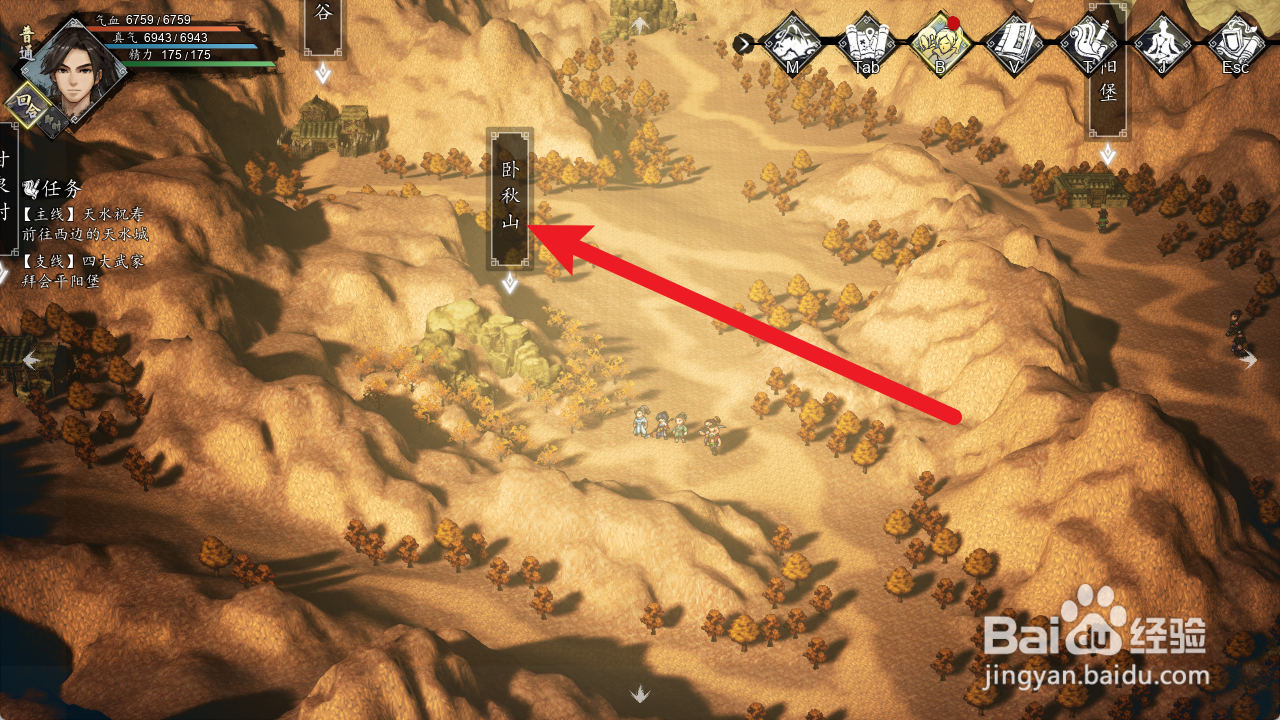
Task: Choose the 卧秋山 location label
Action: [510, 195]
